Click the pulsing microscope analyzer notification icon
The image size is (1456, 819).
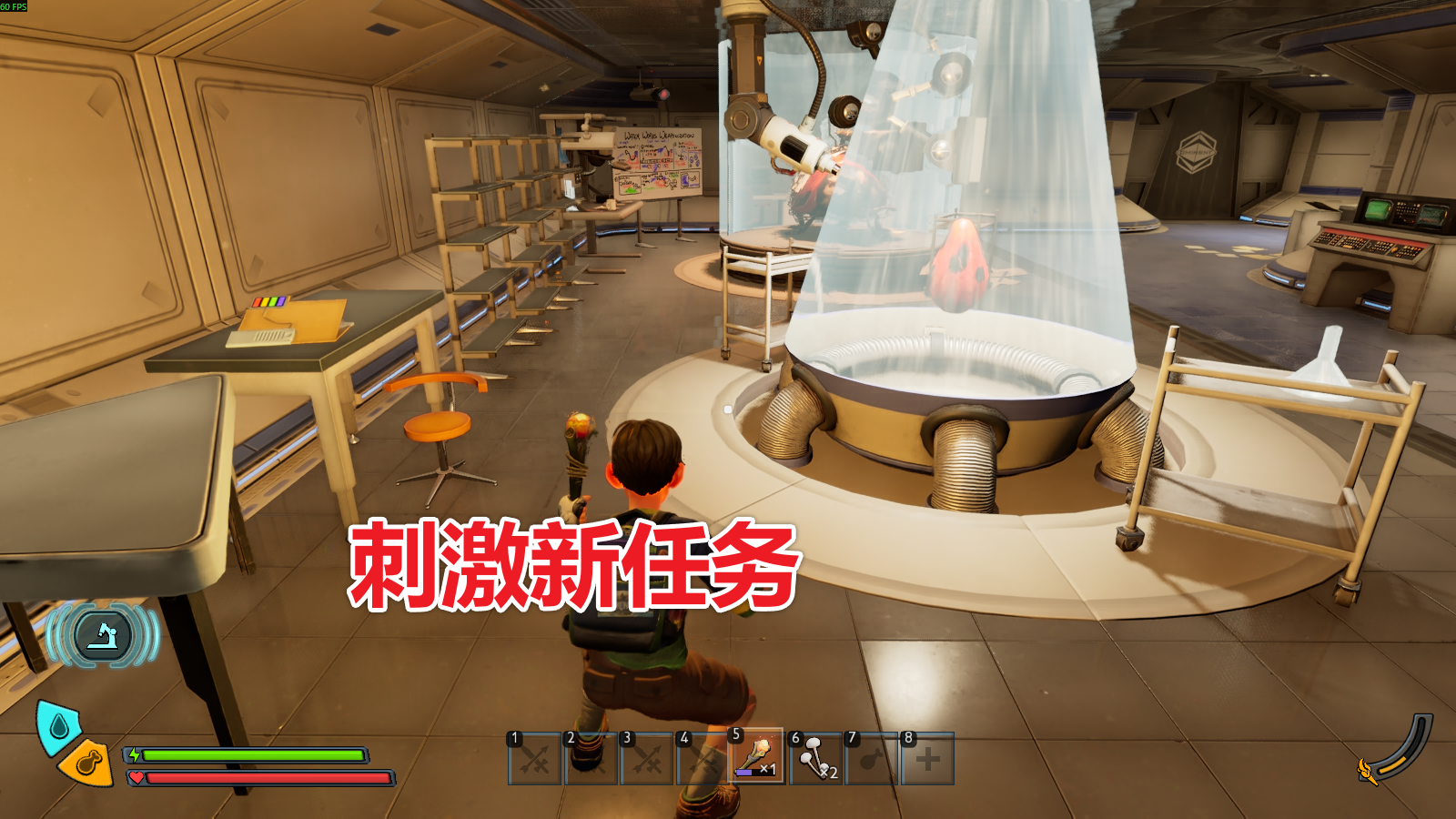coord(102,636)
